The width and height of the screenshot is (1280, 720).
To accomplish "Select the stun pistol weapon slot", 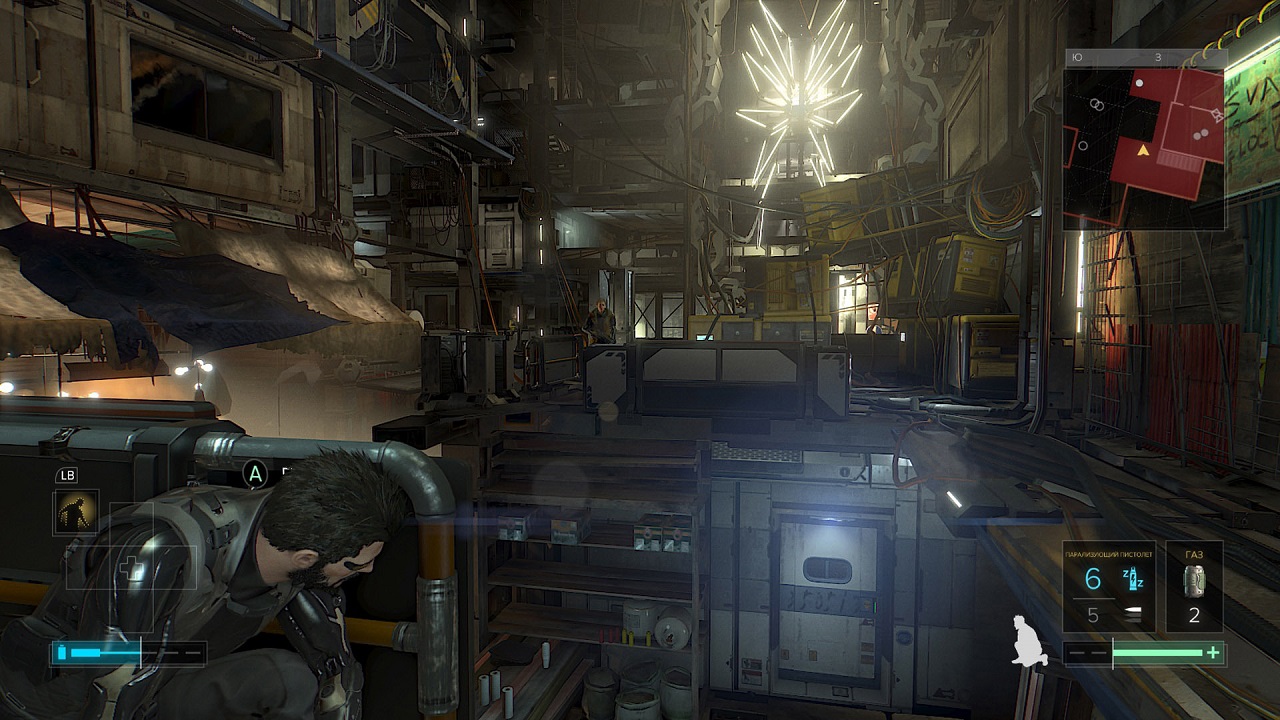I will pos(1109,588).
